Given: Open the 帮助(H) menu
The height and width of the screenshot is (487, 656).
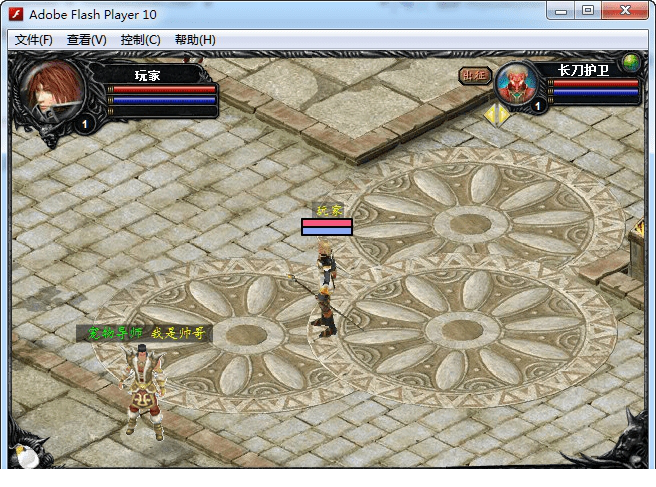Looking at the screenshot, I should tap(195, 40).
